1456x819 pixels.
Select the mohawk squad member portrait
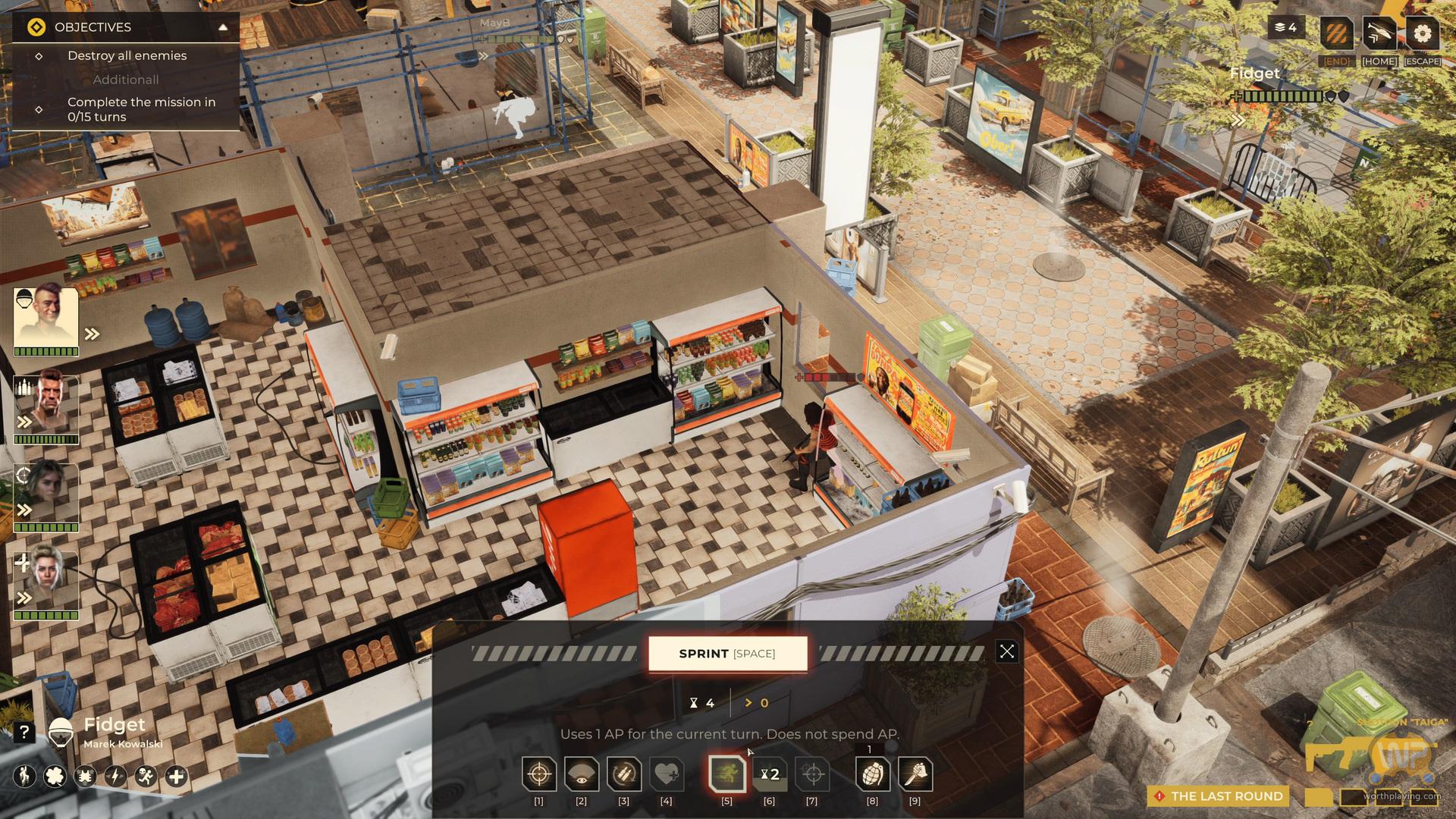click(46, 317)
